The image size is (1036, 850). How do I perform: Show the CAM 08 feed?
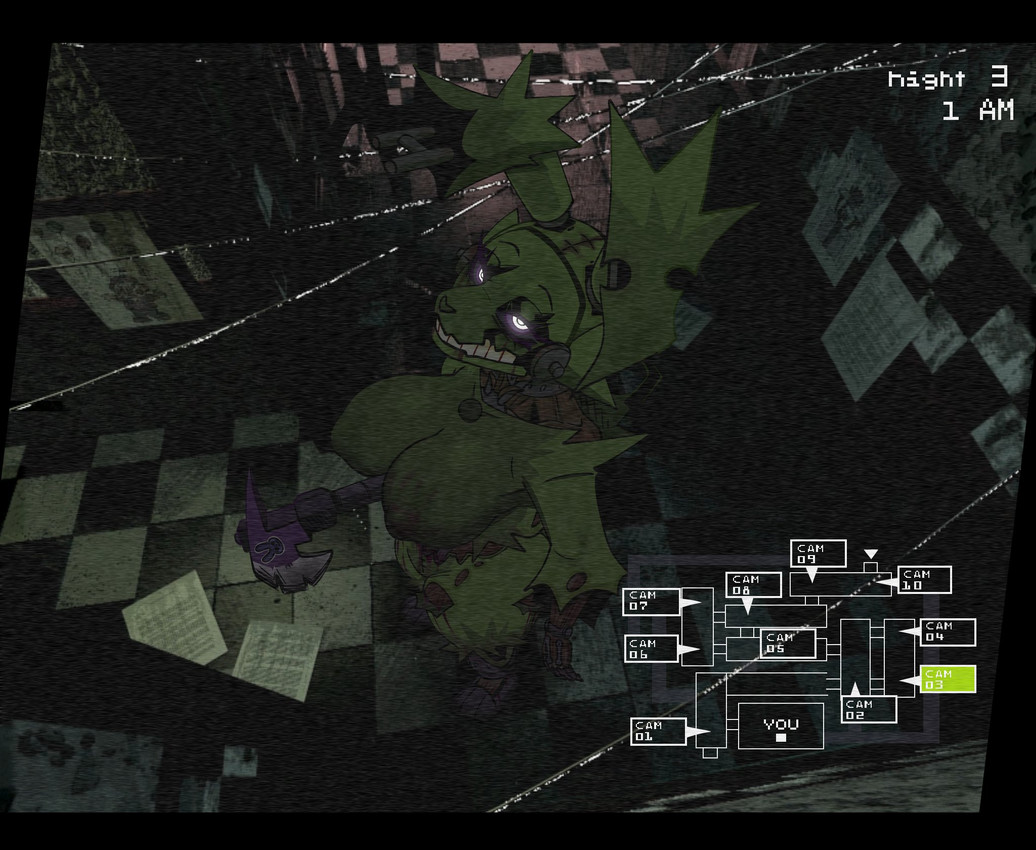(x=753, y=584)
